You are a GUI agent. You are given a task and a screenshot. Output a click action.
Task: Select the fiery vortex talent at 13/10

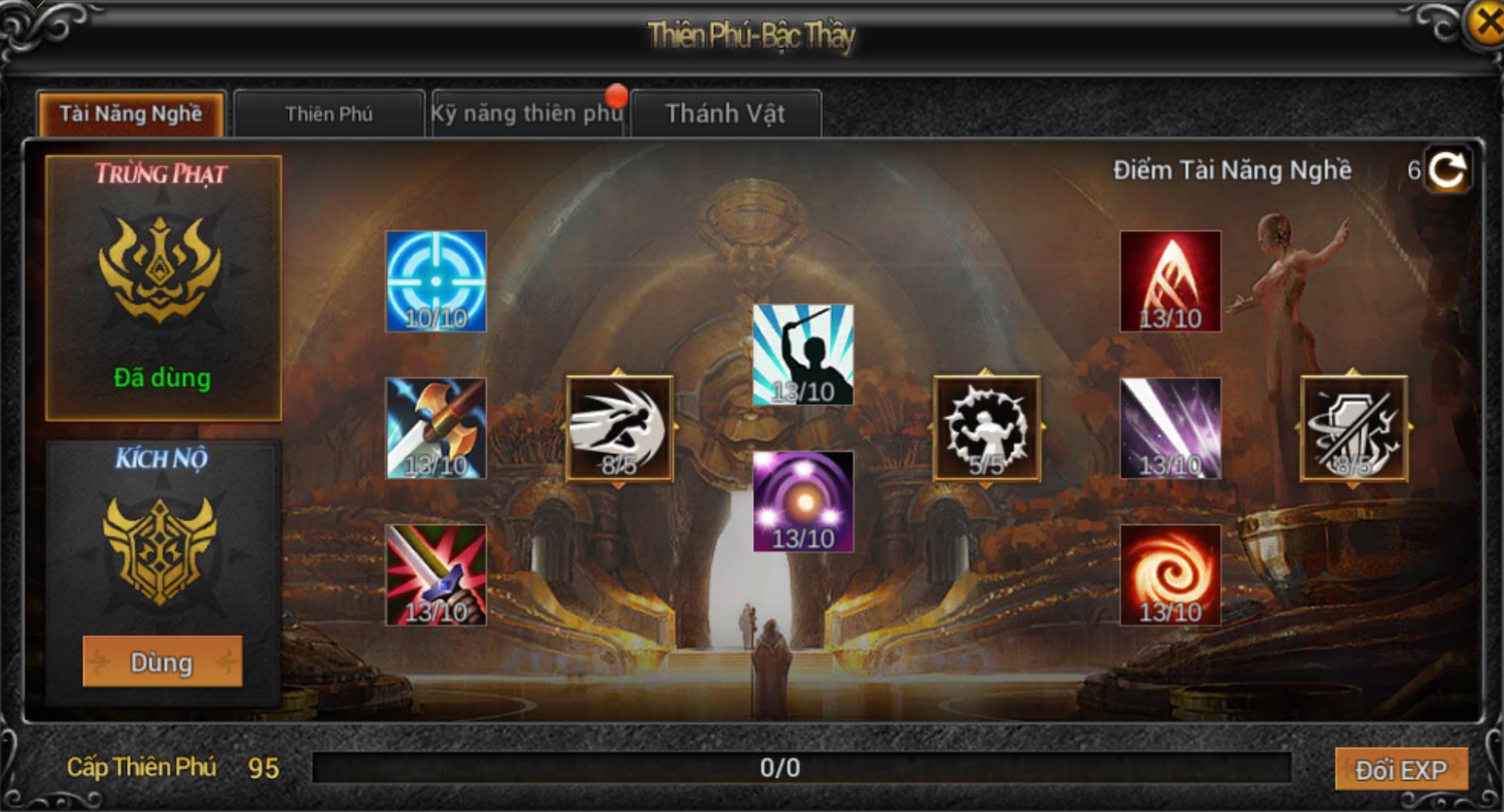(1168, 575)
